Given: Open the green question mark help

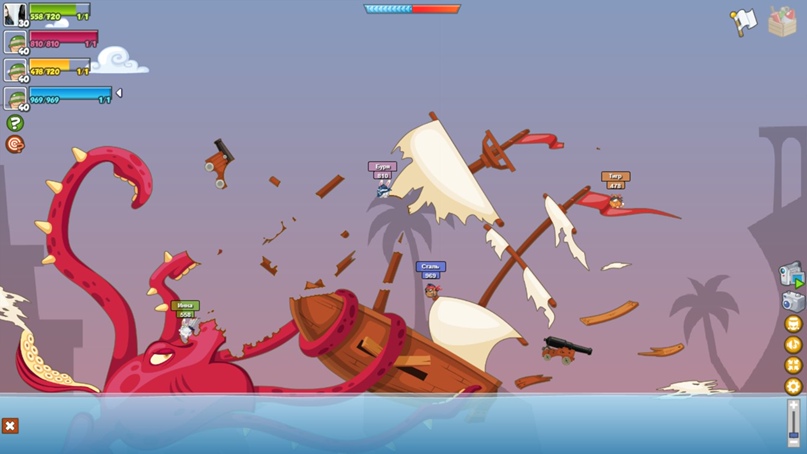Looking at the screenshot, I should pos(15,123).
